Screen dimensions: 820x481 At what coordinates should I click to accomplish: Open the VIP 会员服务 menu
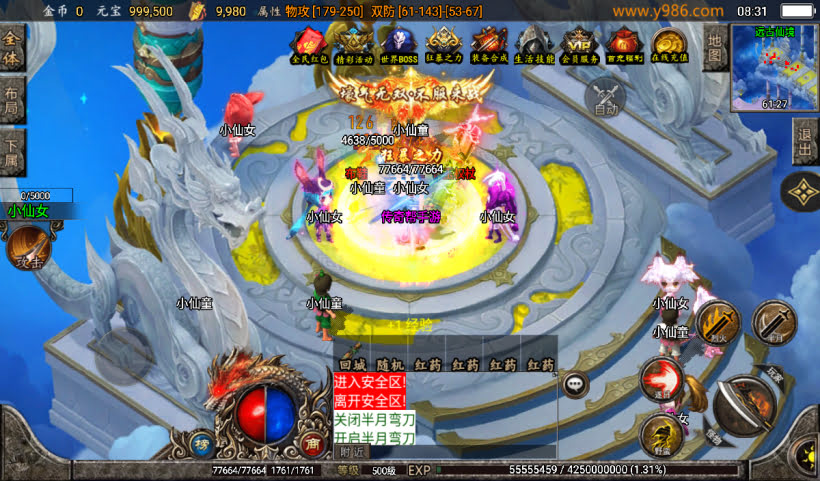pyautogui.click(x=580, y=46)
